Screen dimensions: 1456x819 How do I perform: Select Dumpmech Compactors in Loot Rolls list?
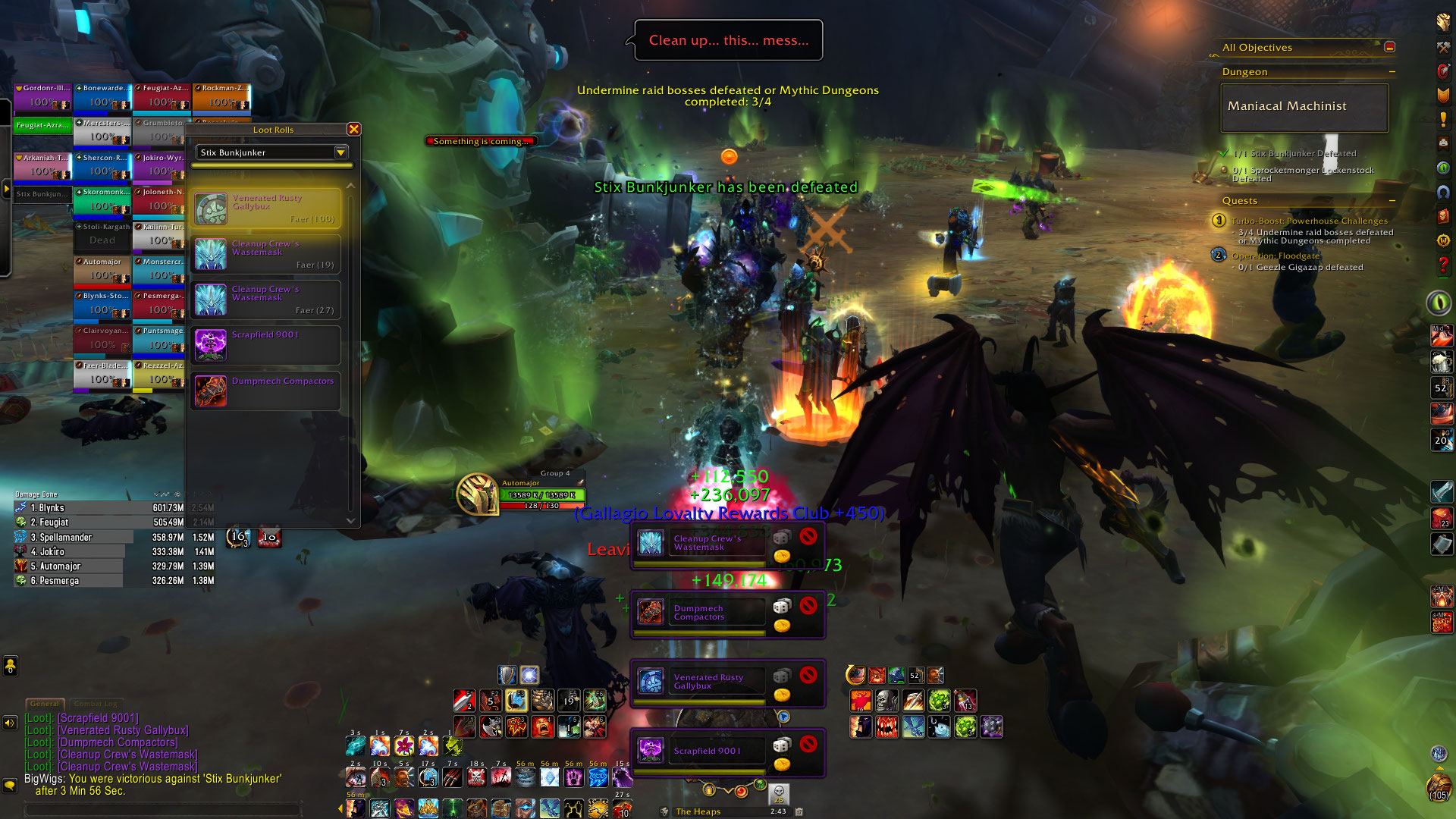tap(265, 391)
